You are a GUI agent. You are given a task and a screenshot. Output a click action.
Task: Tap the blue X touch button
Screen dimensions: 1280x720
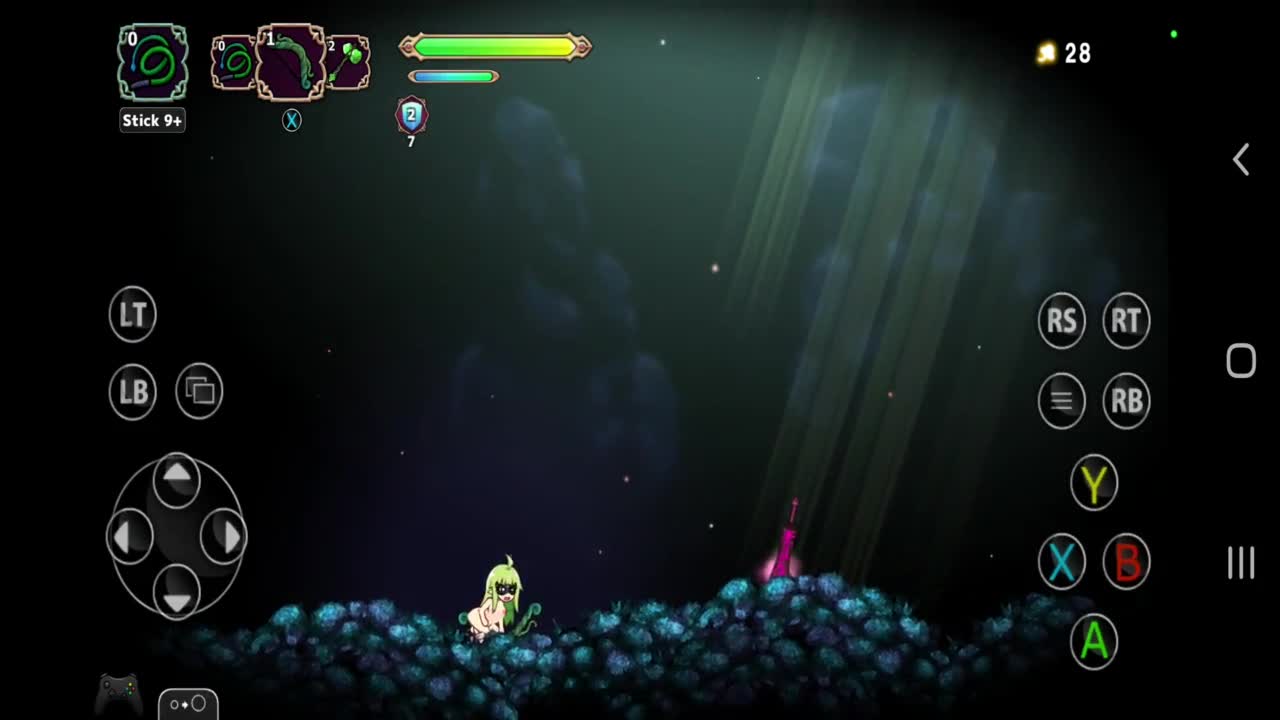1061,562
